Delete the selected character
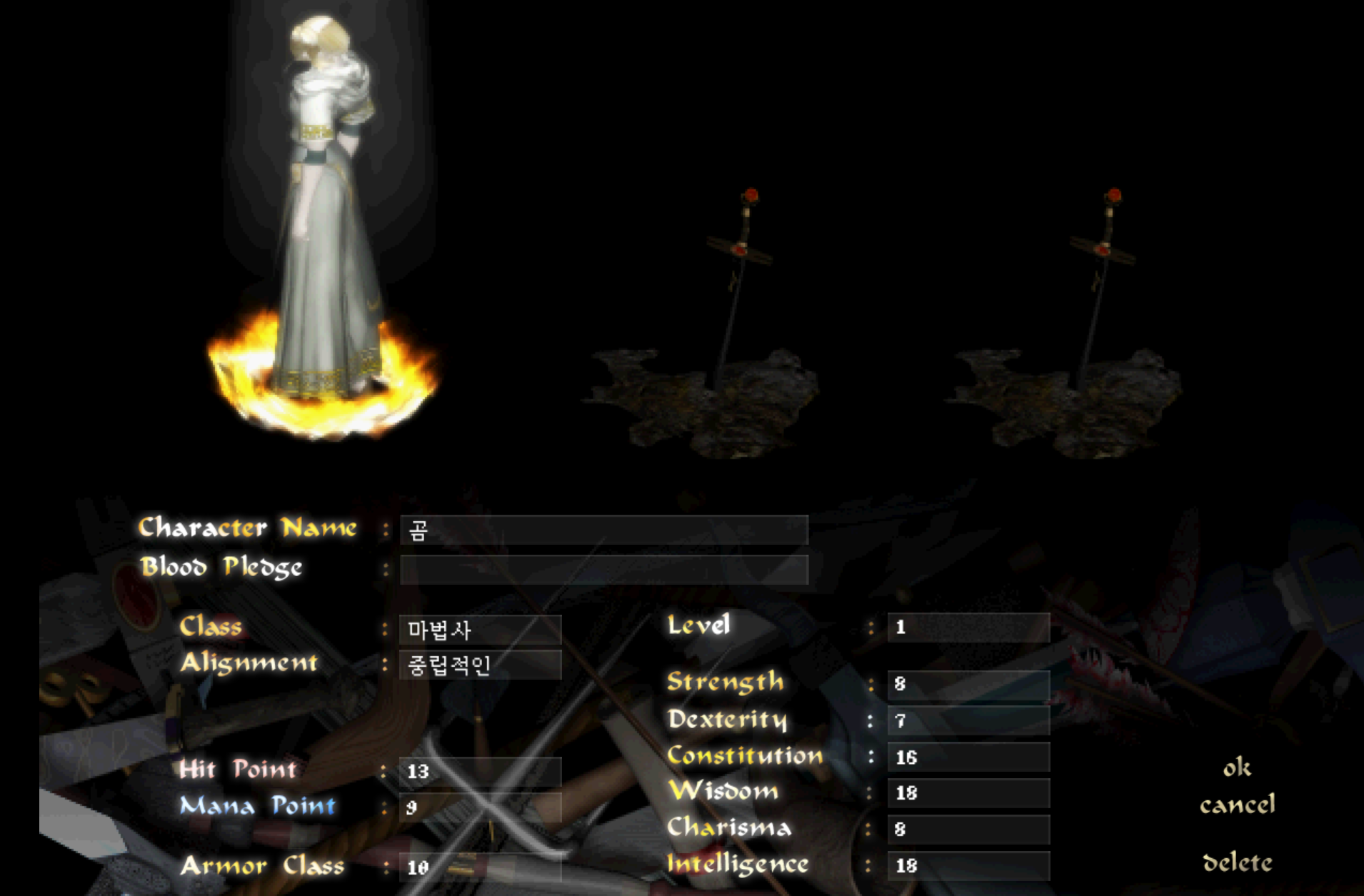This screenshot has width=1364, height=896. tap(1237, 863)
